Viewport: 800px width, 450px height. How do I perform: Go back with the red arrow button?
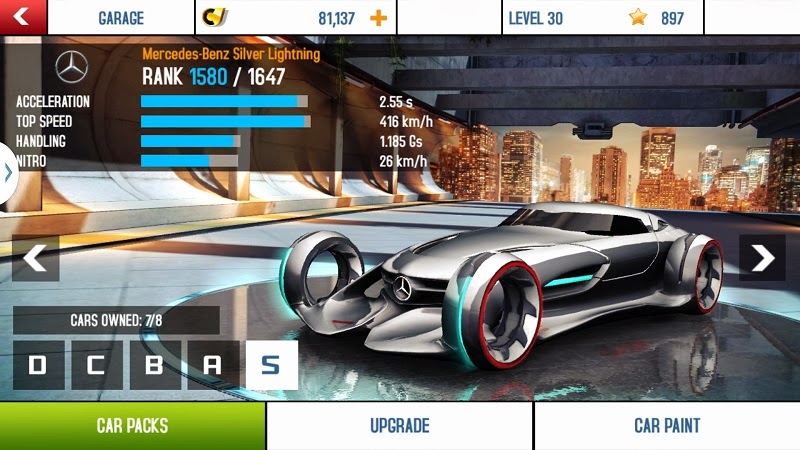[x=24, y=17]
